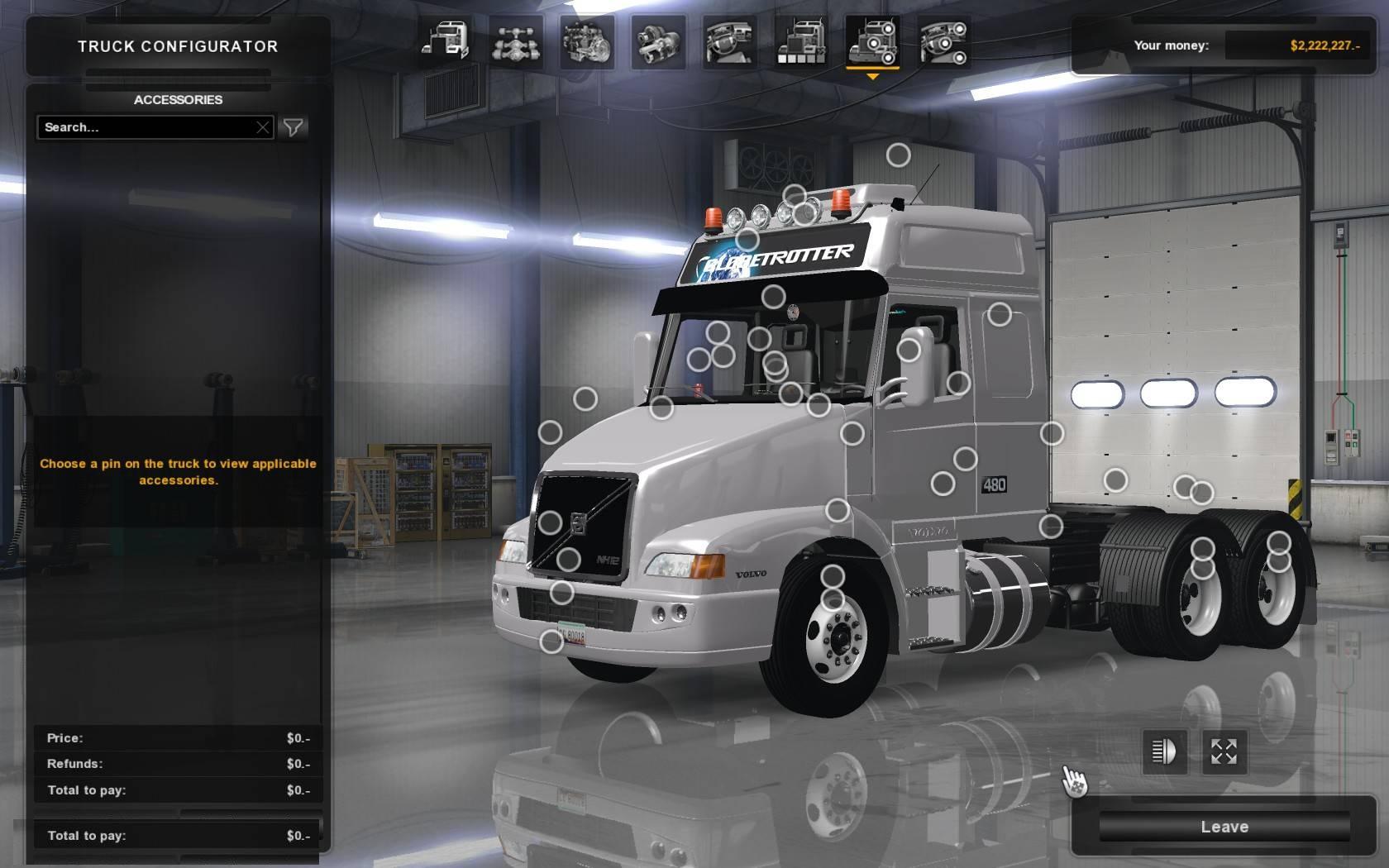The image size is (1389, 868).
Task: Choose the pin on the Globetrotter sun visor
Action: coord(747,240)
